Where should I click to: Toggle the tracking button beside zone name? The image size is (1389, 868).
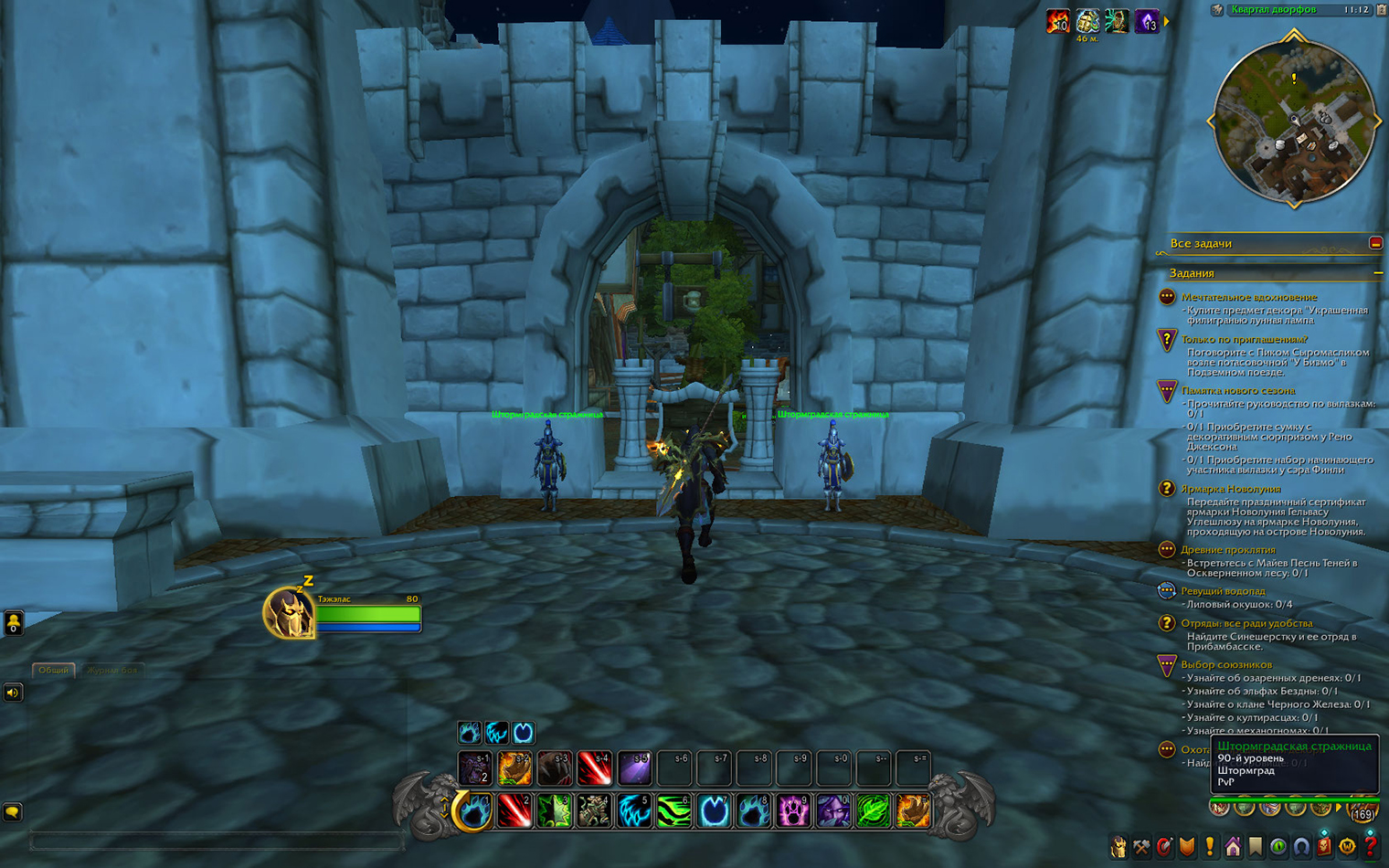pos(1217,10)
